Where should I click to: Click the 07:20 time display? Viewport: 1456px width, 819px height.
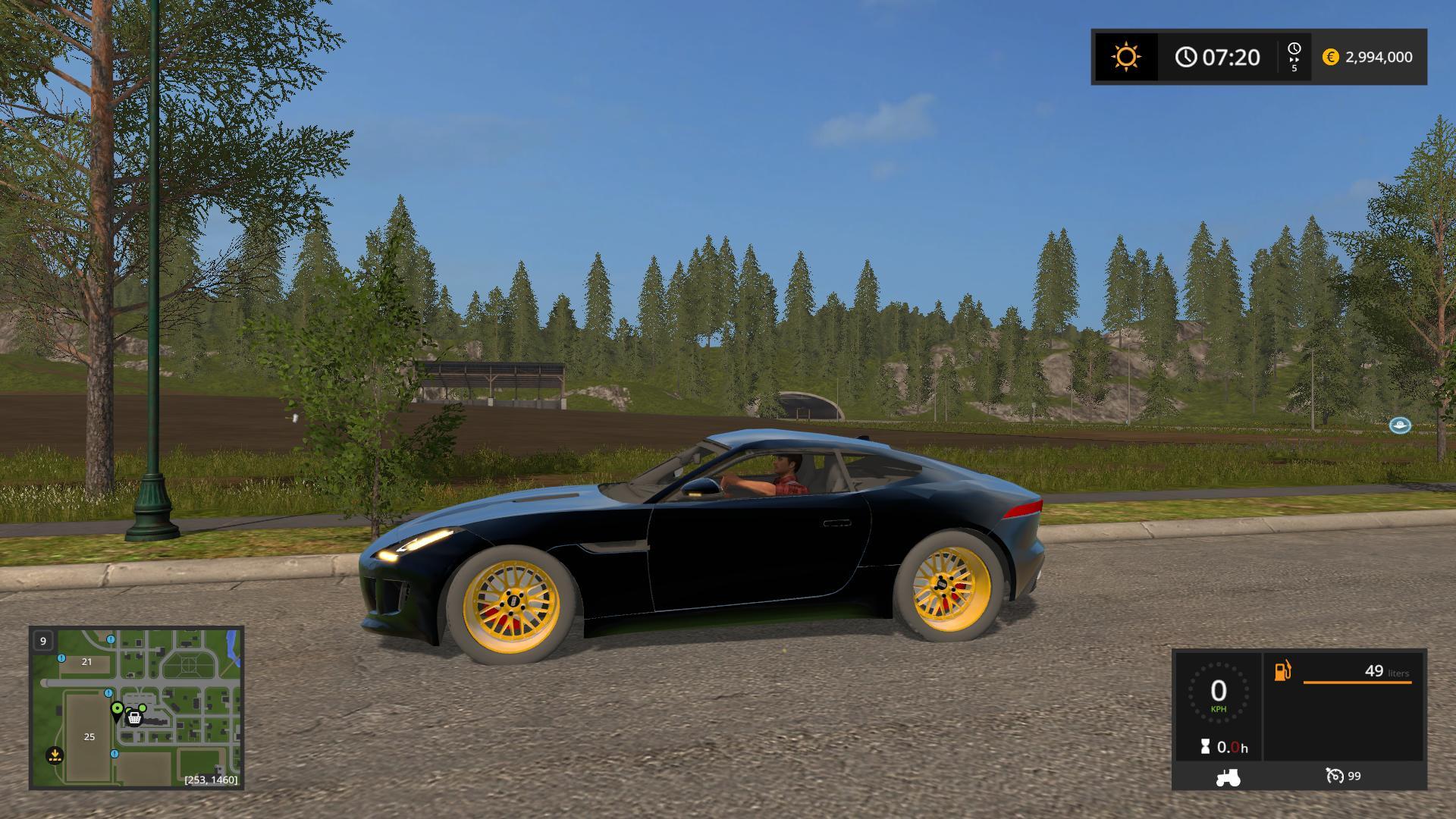[x=1230, y=56]
